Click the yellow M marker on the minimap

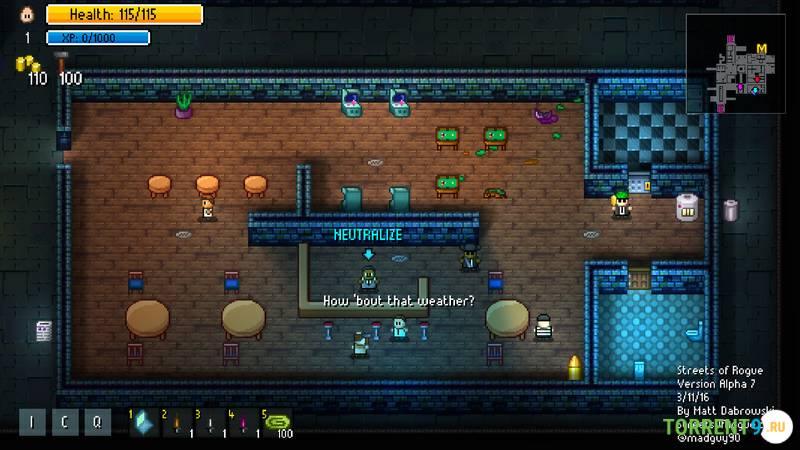click(762, 48)
